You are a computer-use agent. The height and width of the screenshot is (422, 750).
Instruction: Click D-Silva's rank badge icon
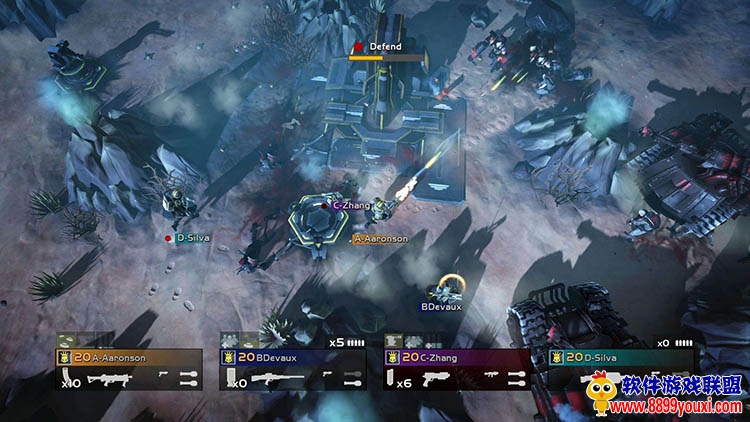555,357
